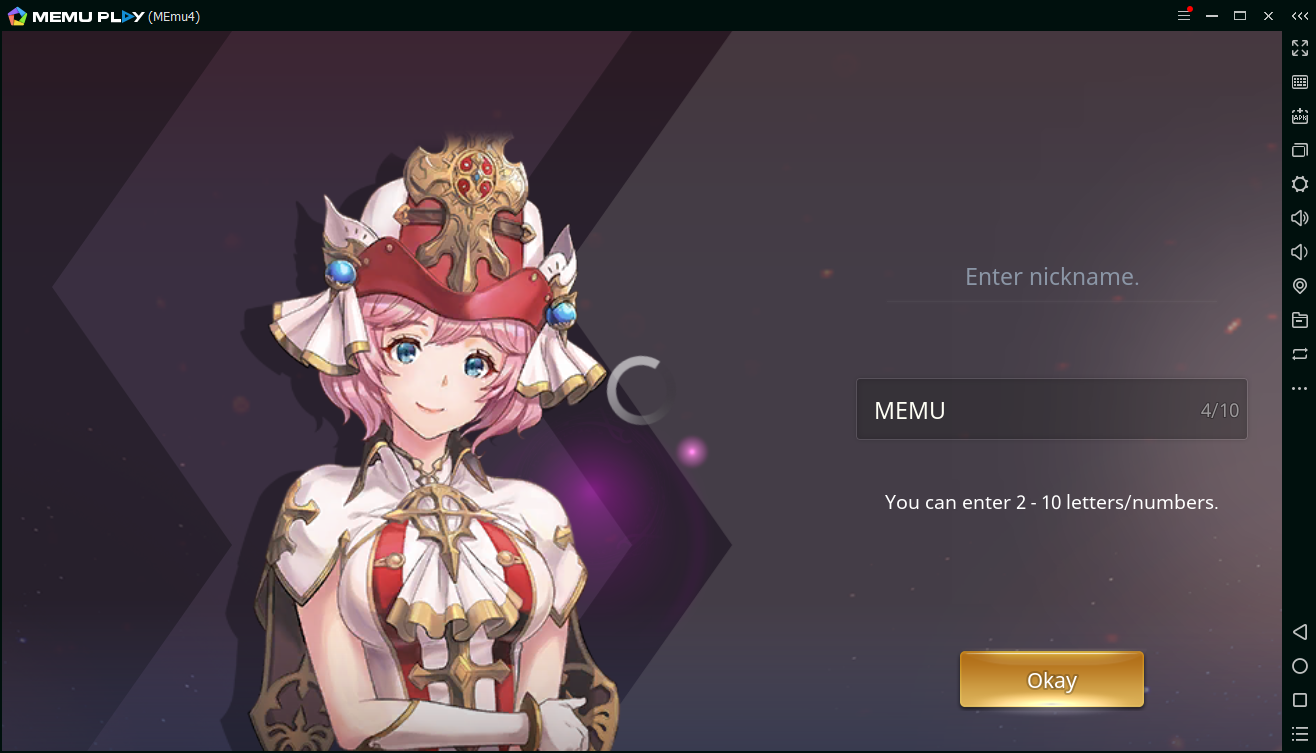This screenshot has width=1316, height=753.
Task: Open the hamburger menu in the title bar
Action: tap(1183, 15)
